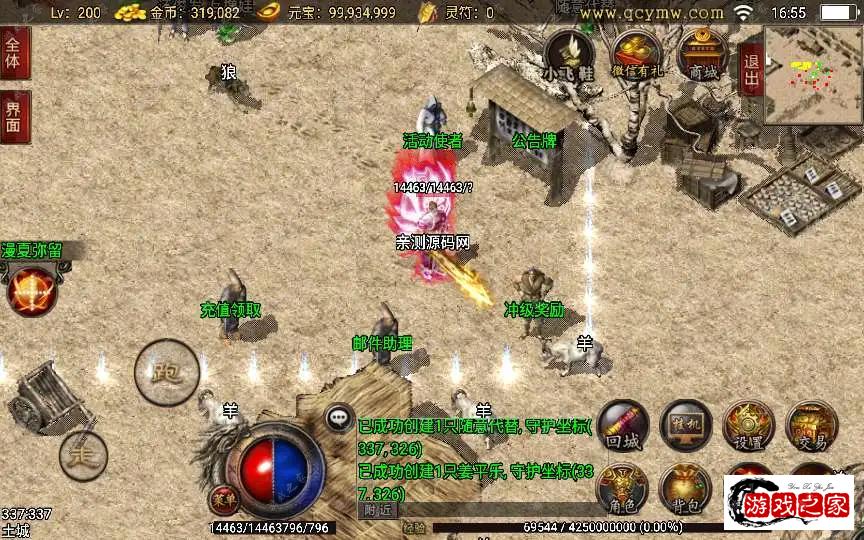Toggle the 挂机 auto-play button
The height and width of the screenshot is (540, 864).
click(686, 426)
